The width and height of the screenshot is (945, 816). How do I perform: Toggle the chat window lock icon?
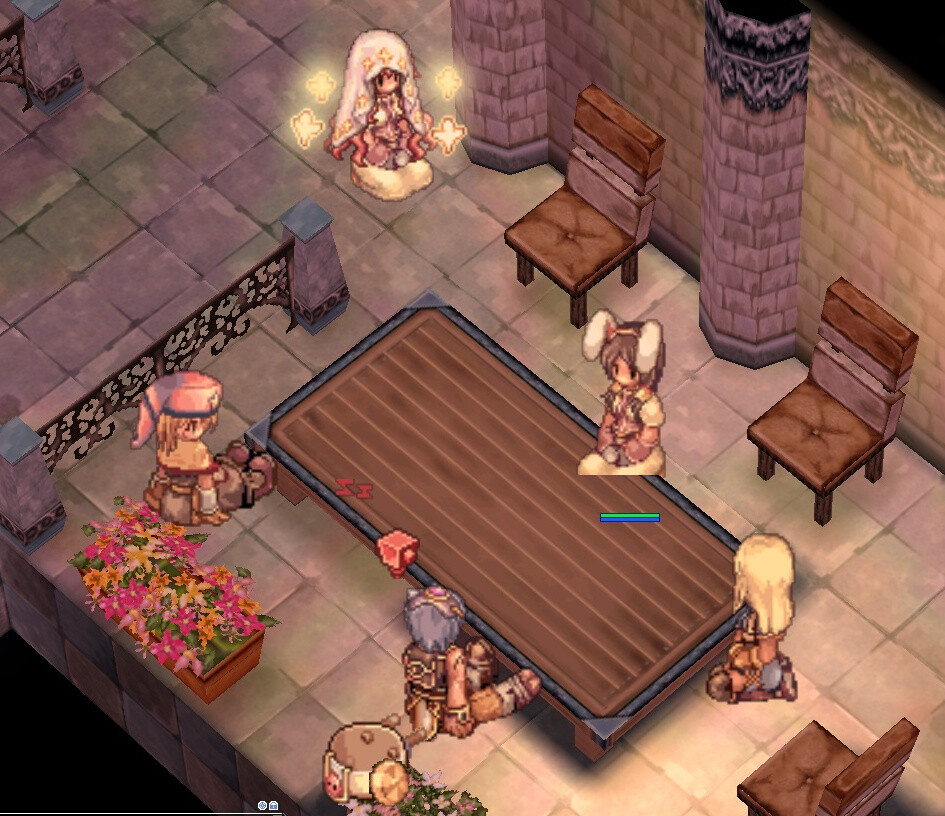click(x=273, y=805)
